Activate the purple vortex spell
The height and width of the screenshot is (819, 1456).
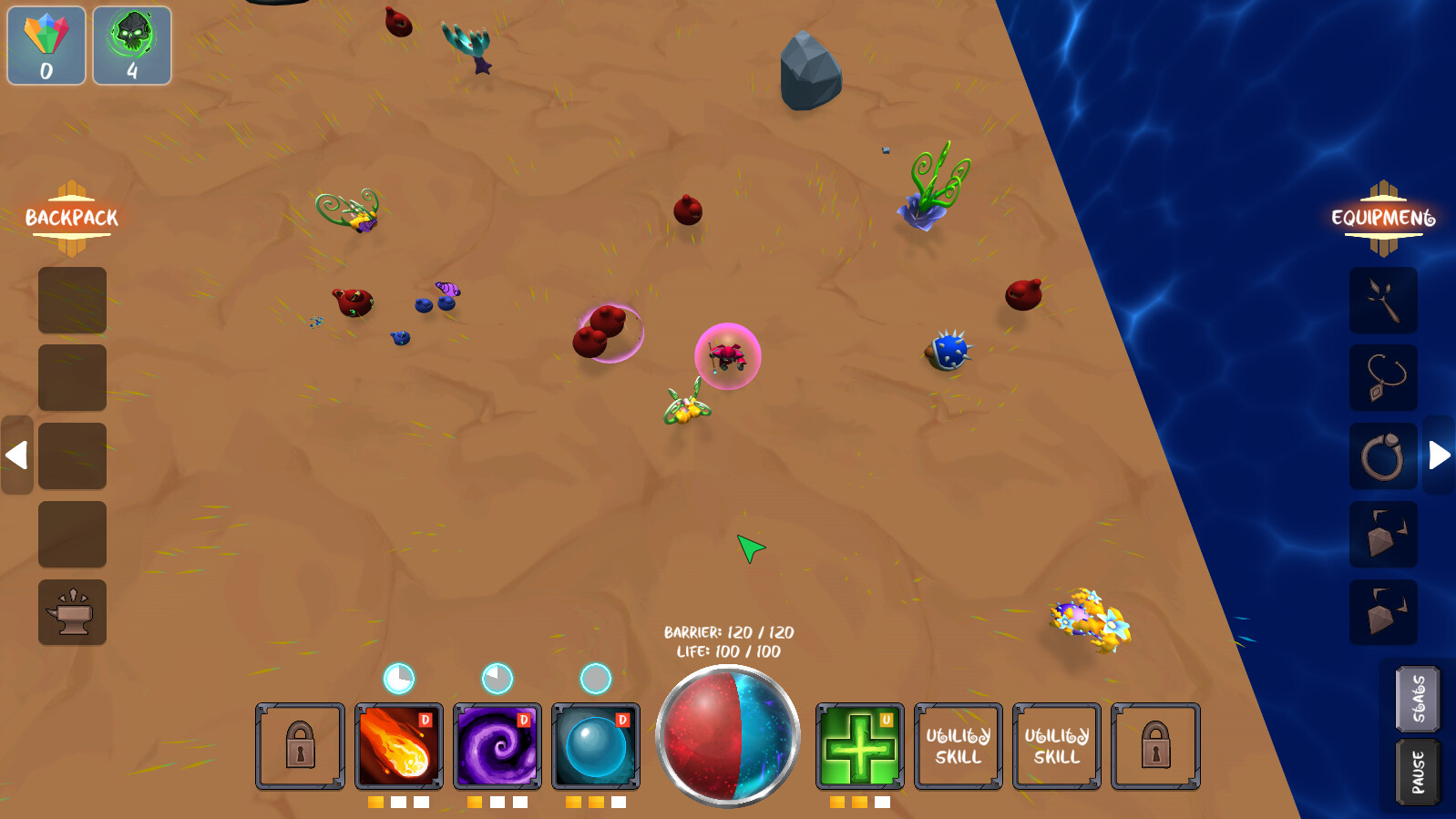pos(498,747)
